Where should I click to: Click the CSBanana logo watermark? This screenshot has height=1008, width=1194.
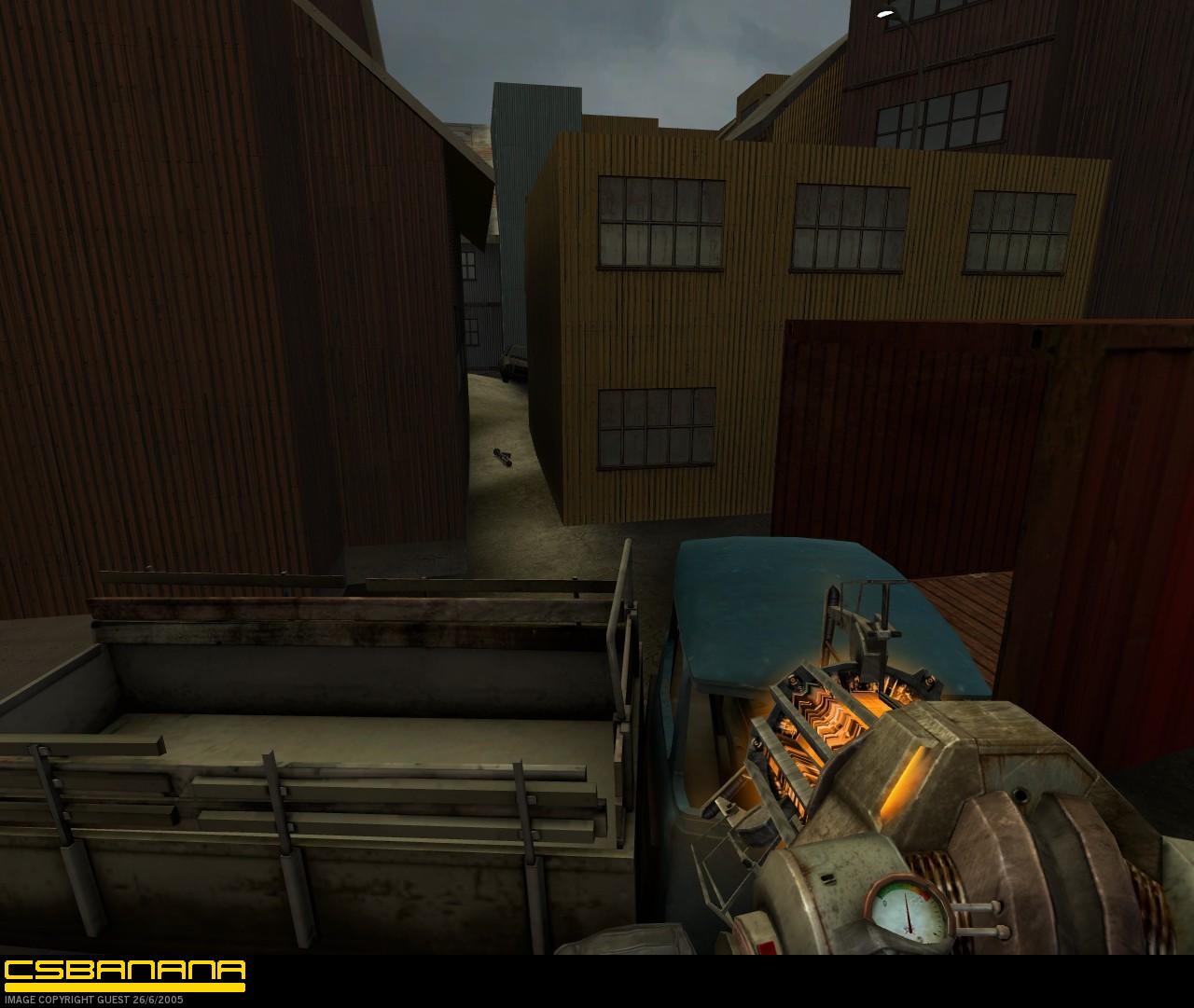click(x=125, y=973)
